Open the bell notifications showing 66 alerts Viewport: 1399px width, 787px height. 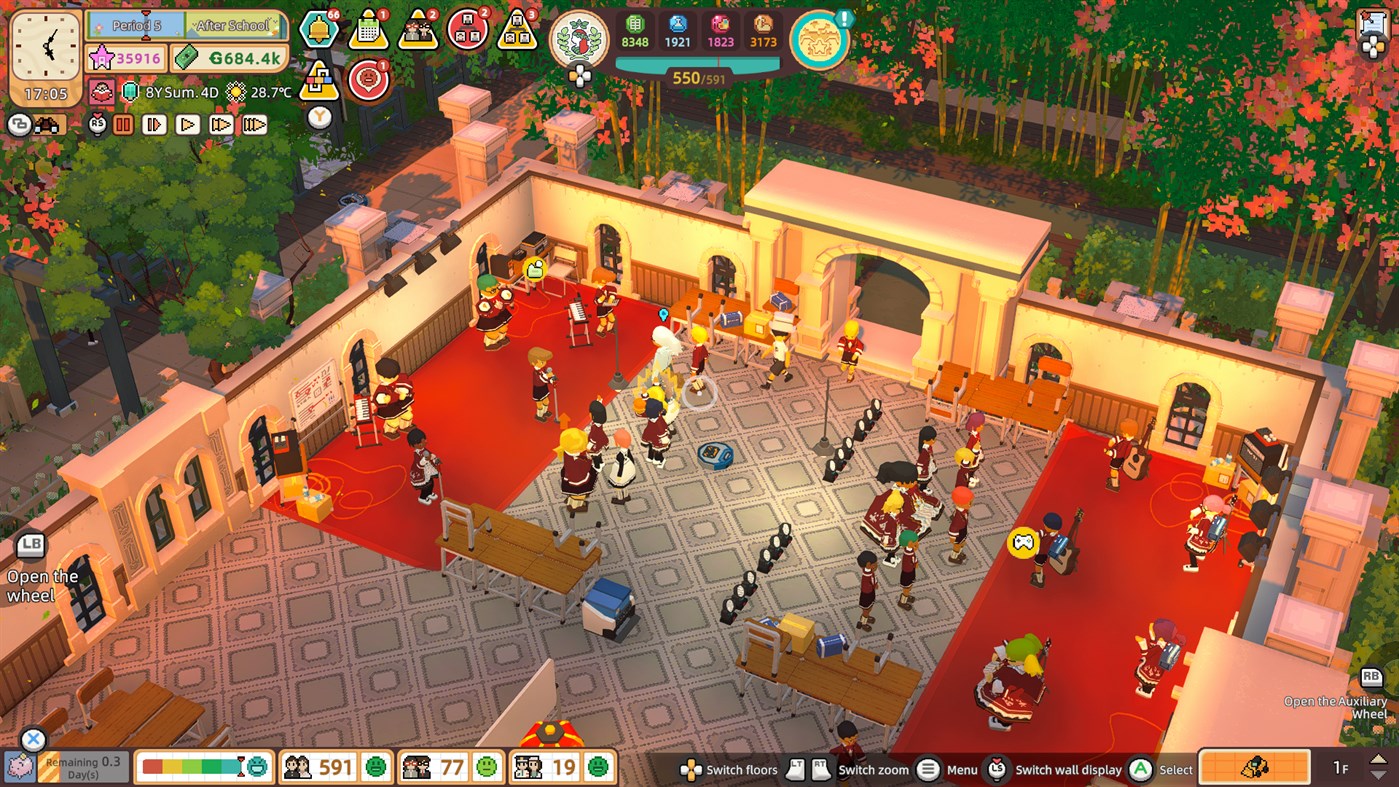(x=318, y=30)
